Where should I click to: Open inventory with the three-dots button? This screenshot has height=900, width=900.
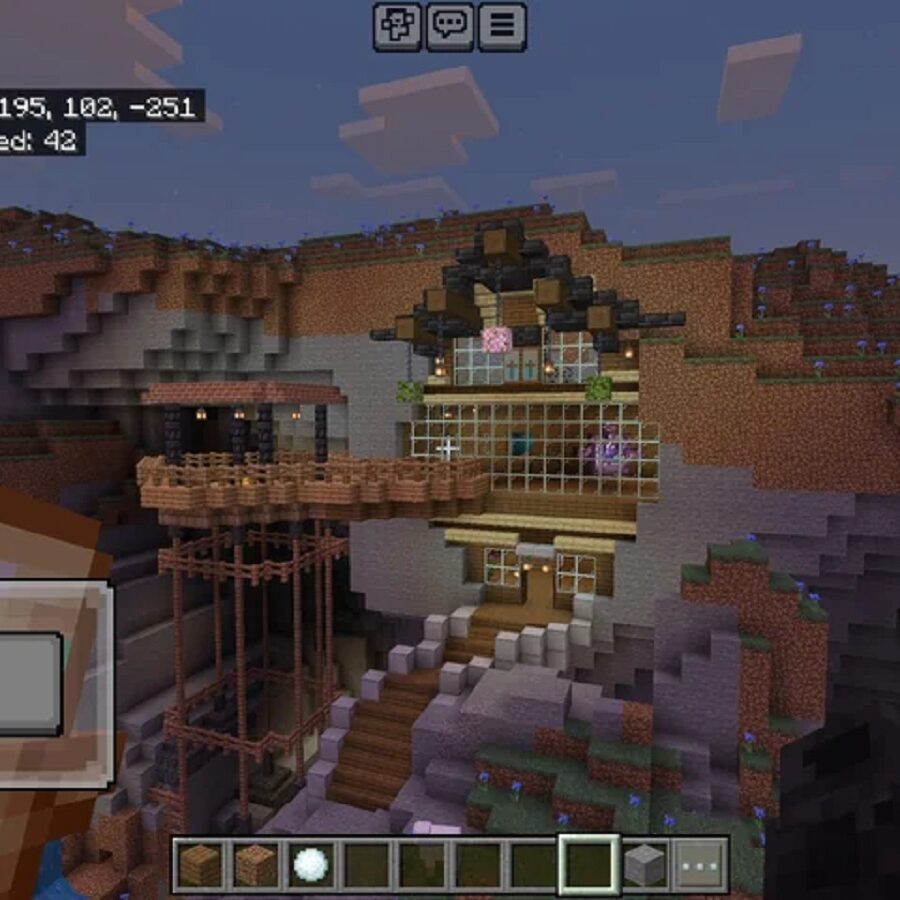[700, 865]
